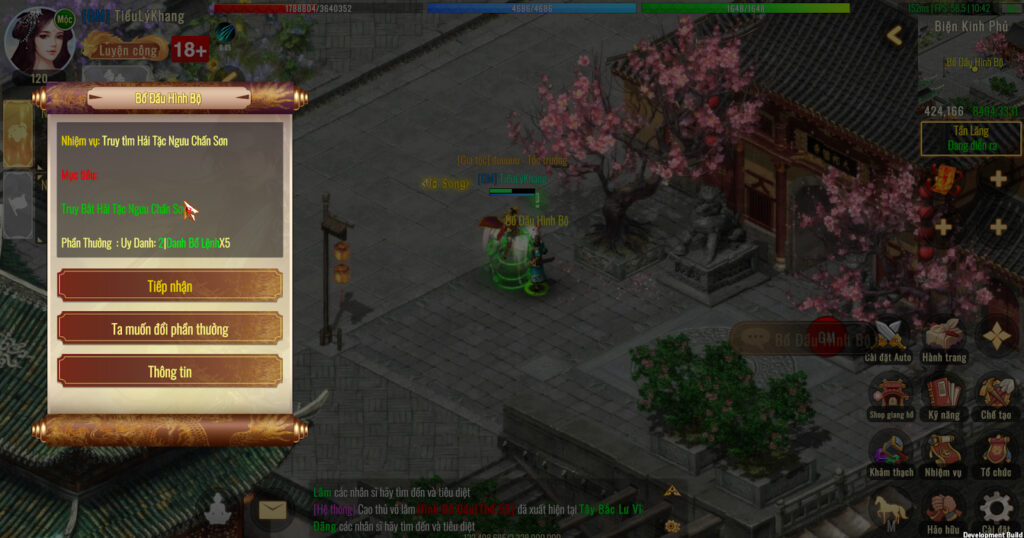Image resolution: width=1024 pixels, height=538 pixels.
Task: Select the Thông tin dialogue option
Action: 169,372
